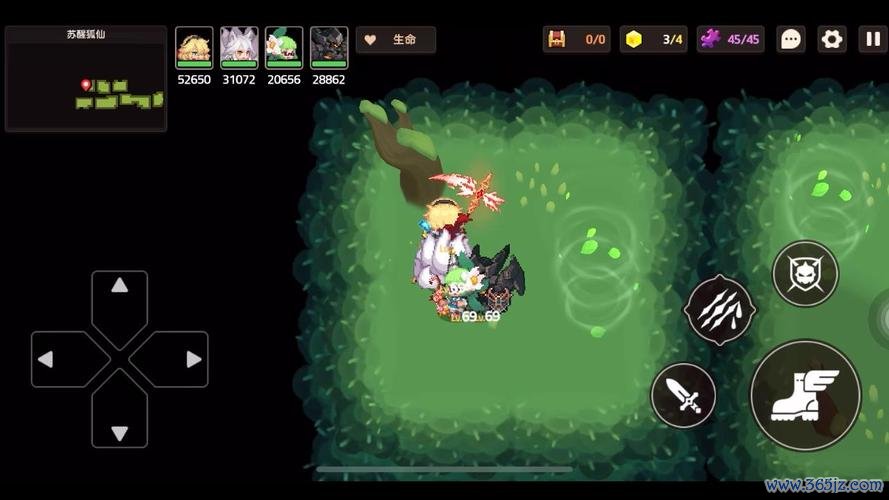The height and width of the screenshot is (500, 889).
Task: Tap the sword attack button
Action: (x=683, y=396)
